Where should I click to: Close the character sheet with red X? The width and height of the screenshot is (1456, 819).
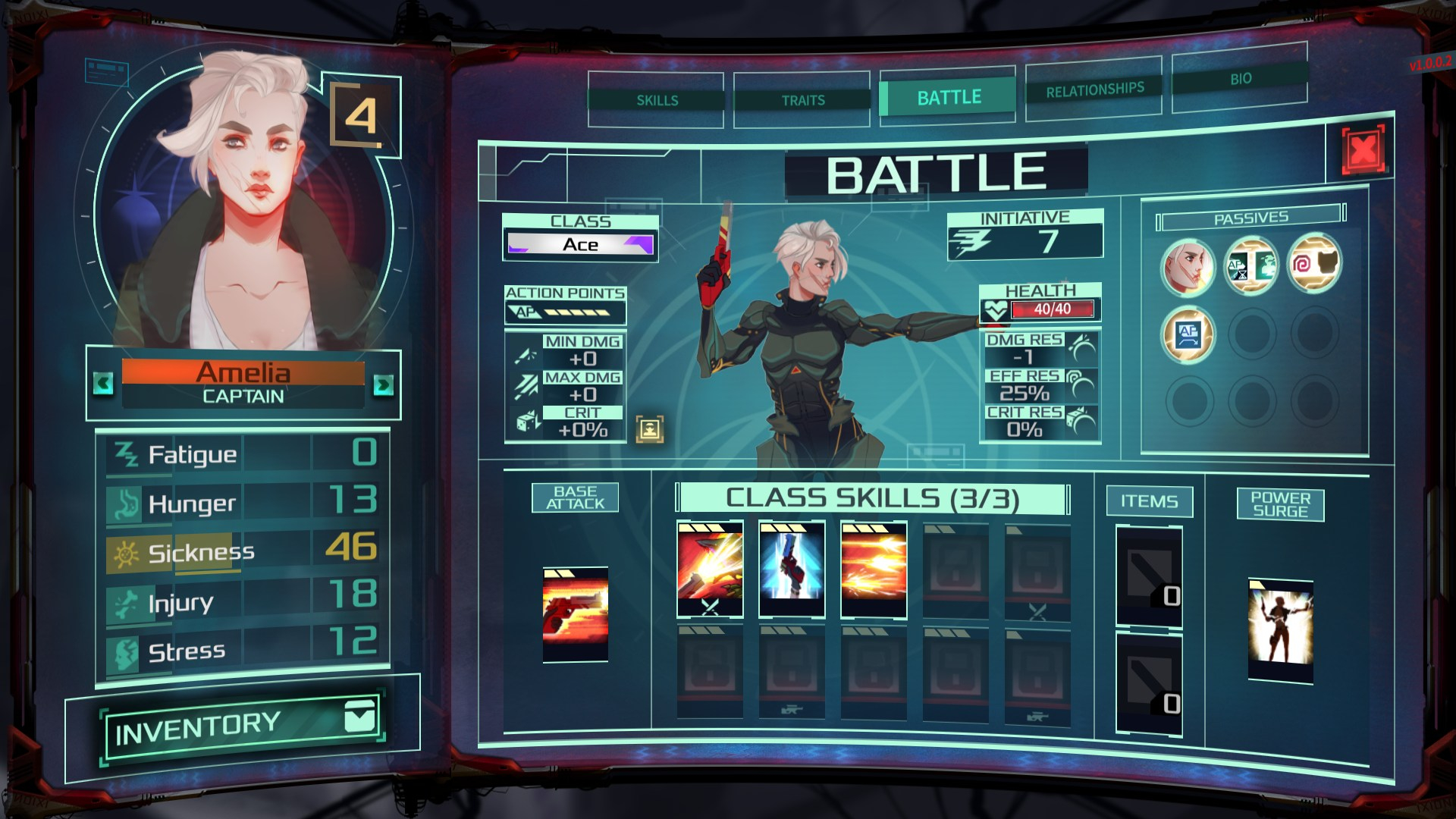(1363, 150)
